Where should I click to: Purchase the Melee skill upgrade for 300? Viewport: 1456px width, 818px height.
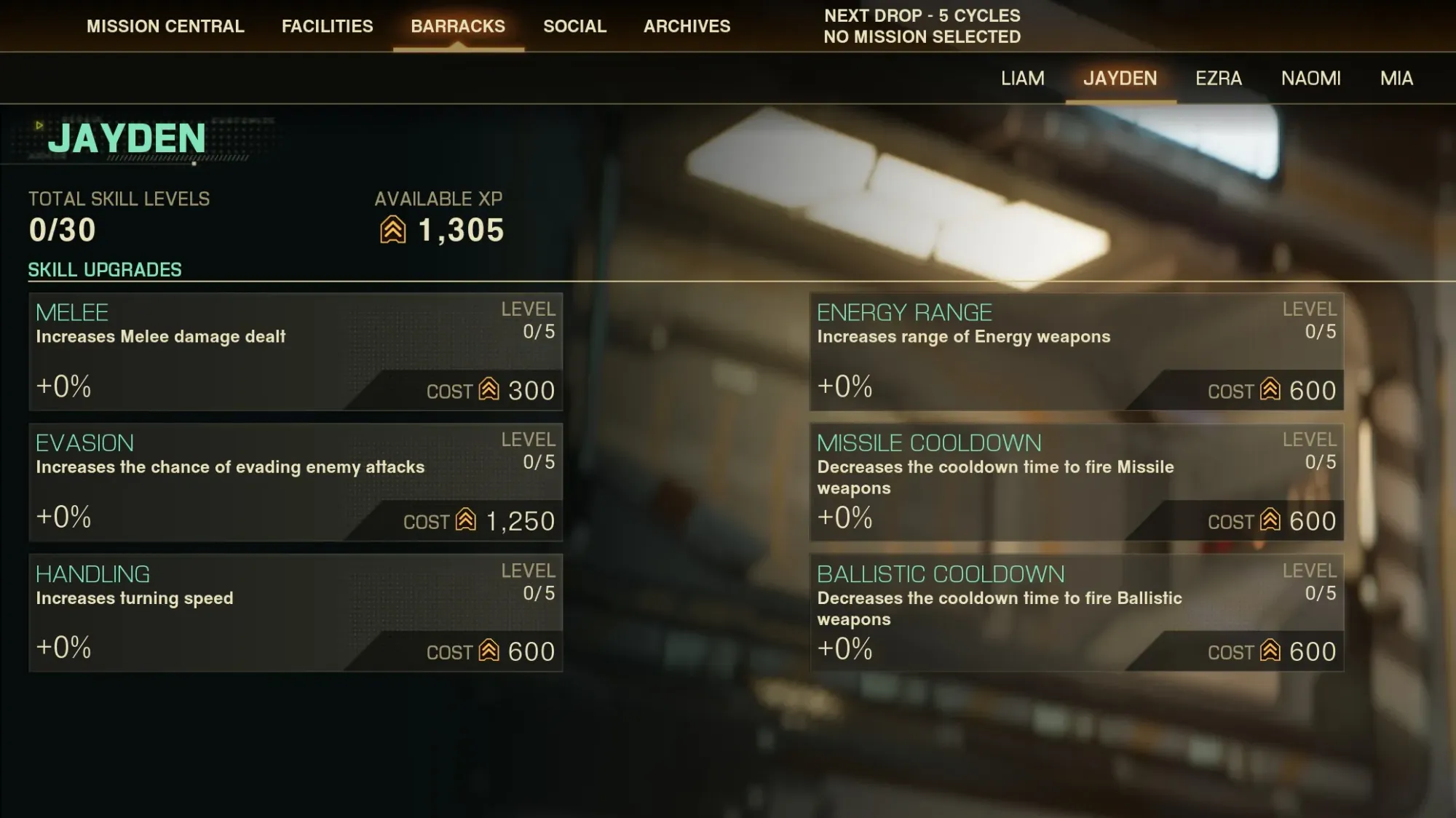pyautogui.click(x=296, y=352)
